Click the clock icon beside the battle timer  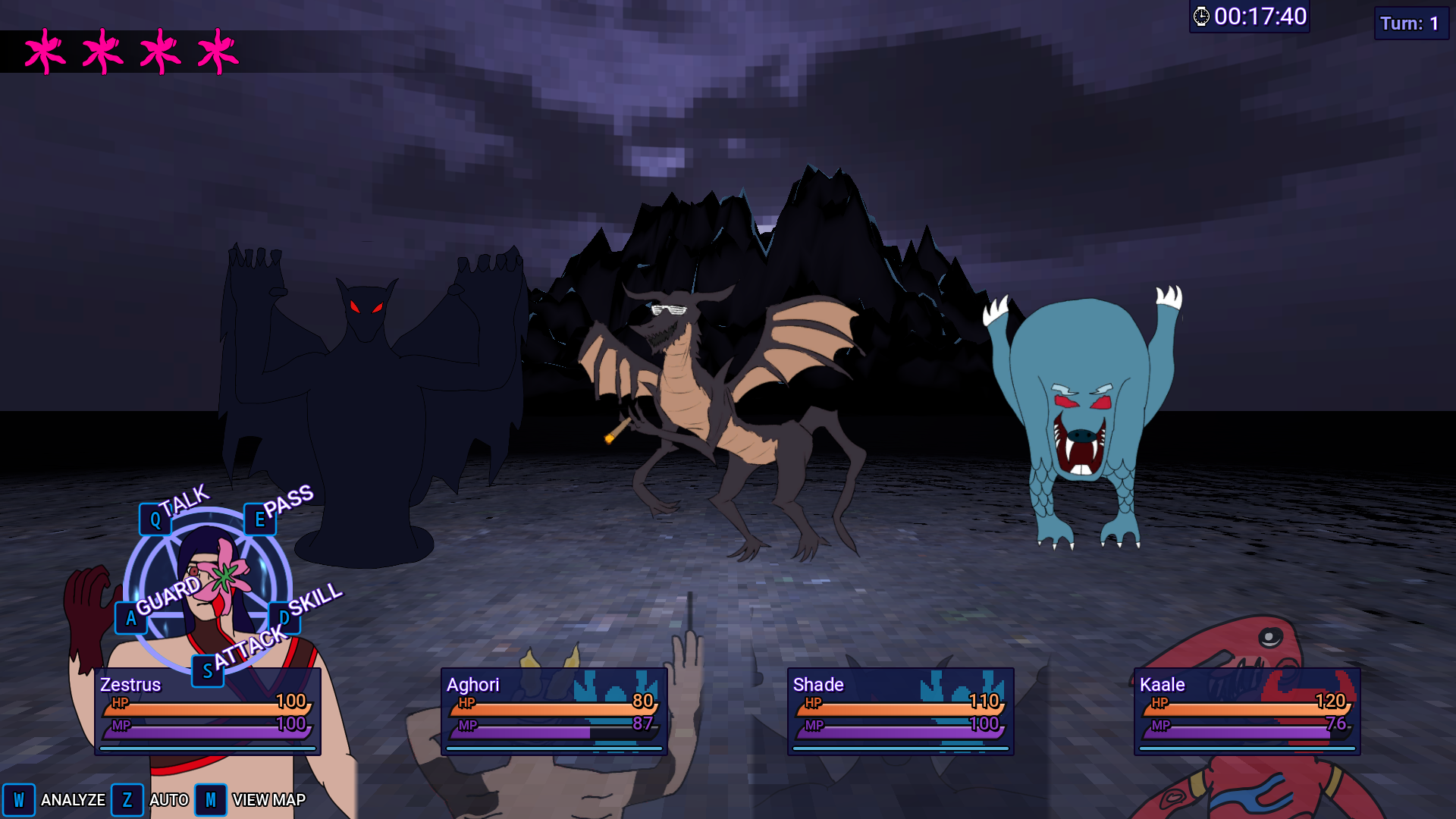click(1203, 15)
